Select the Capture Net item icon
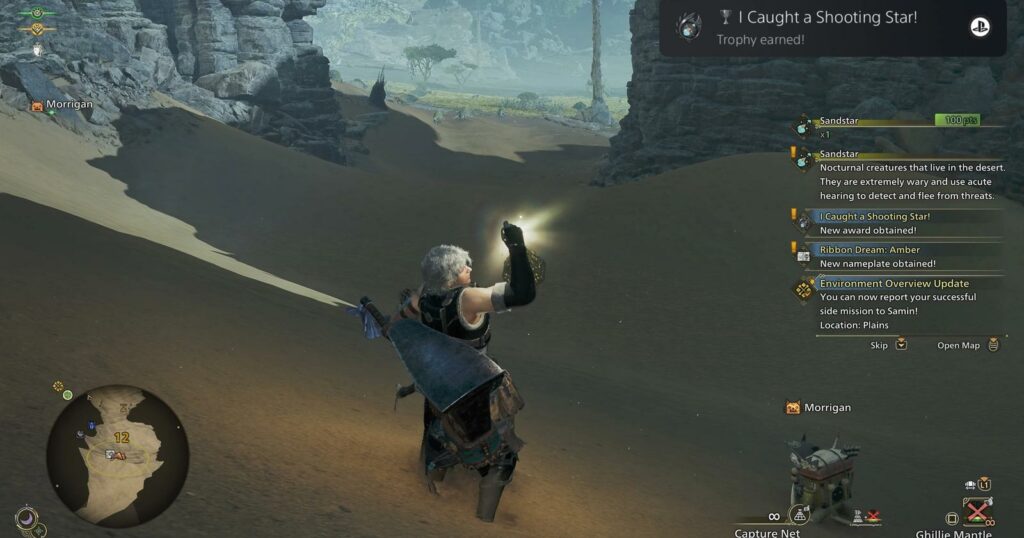This screenshot has width=1024, height=538. tap(799, 515)
